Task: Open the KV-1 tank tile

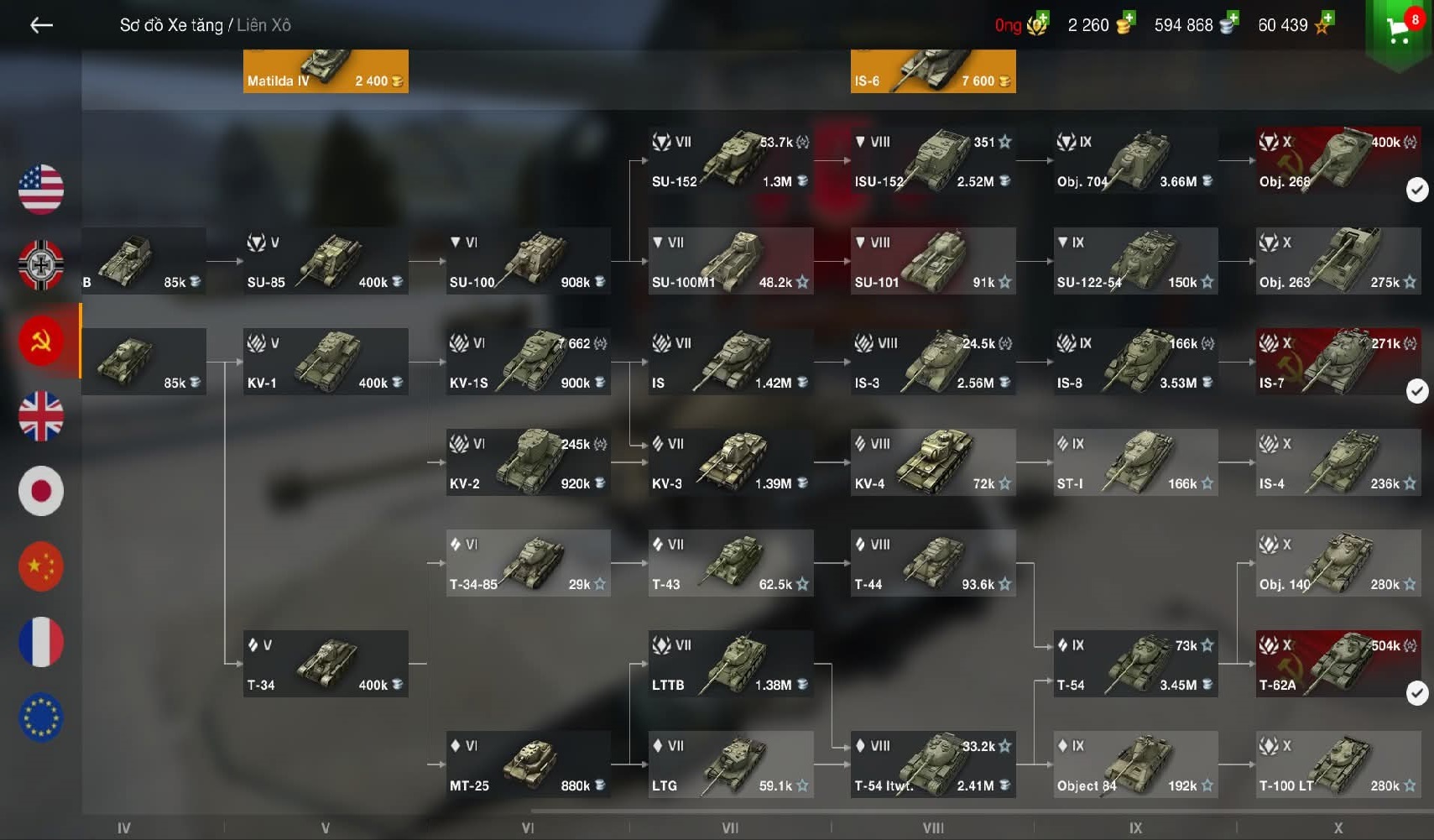Action: pos(326,362)
